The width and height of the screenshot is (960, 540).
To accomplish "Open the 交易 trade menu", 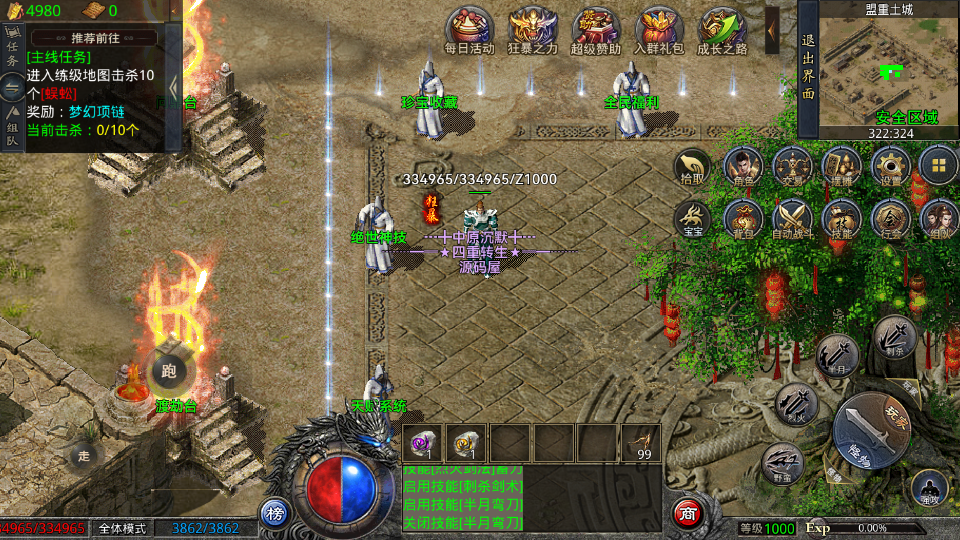I will tap(792, 167).
